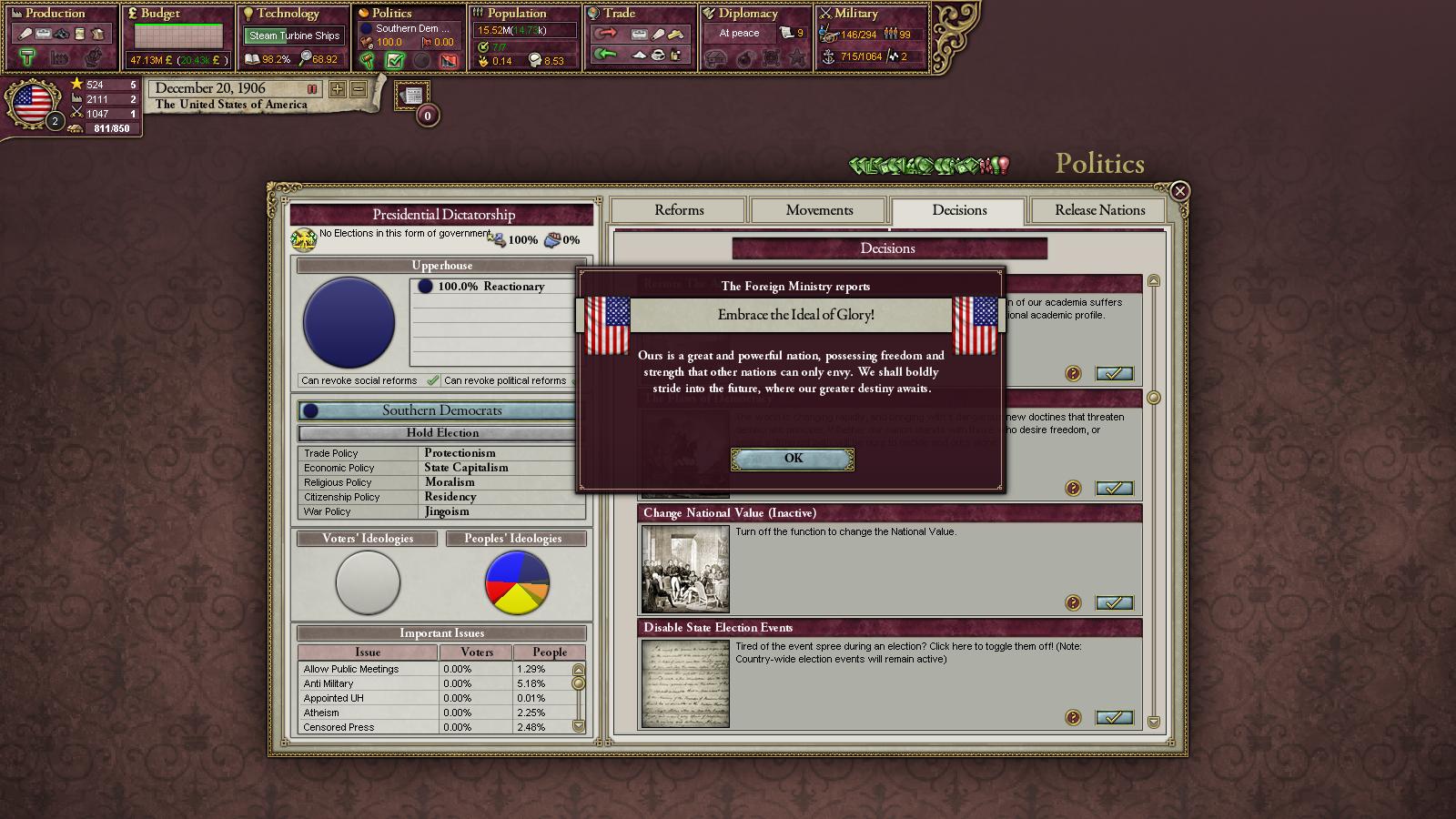Screen dimensions: 1456x819
Task: Open the message log icon
Action: pos(412,96)
